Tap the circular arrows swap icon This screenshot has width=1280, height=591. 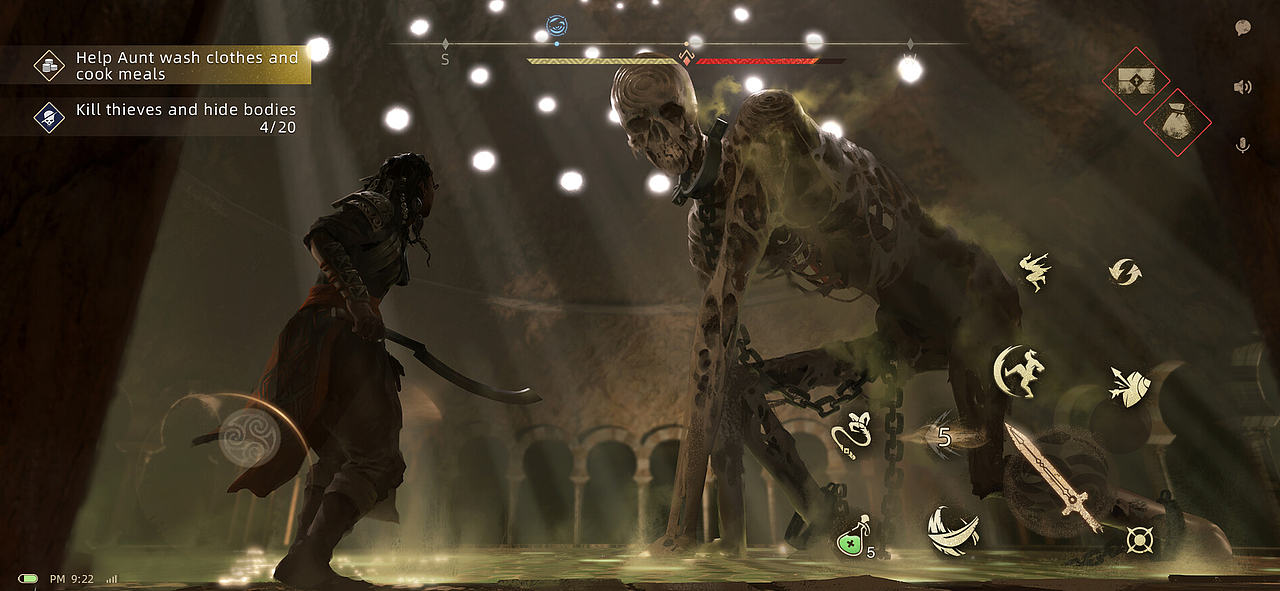coord(1125,271)
